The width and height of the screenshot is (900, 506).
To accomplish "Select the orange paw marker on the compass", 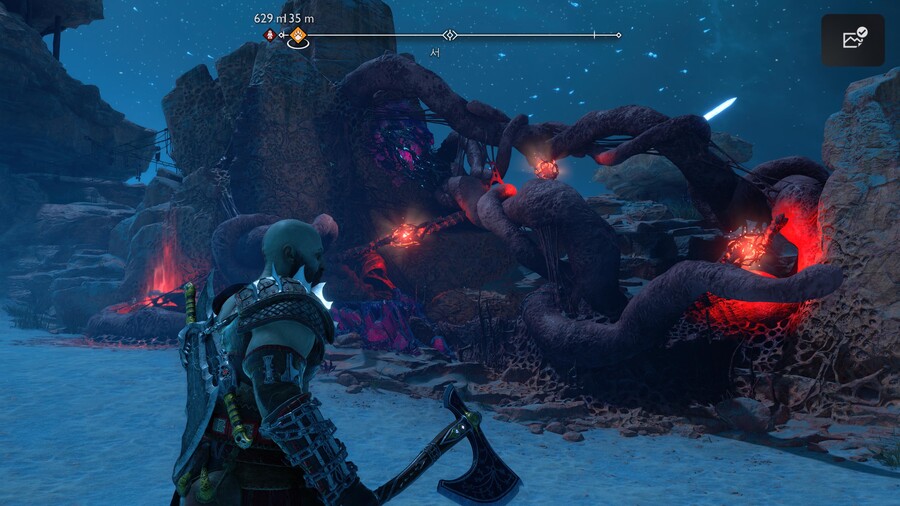I will click(298, 35).
